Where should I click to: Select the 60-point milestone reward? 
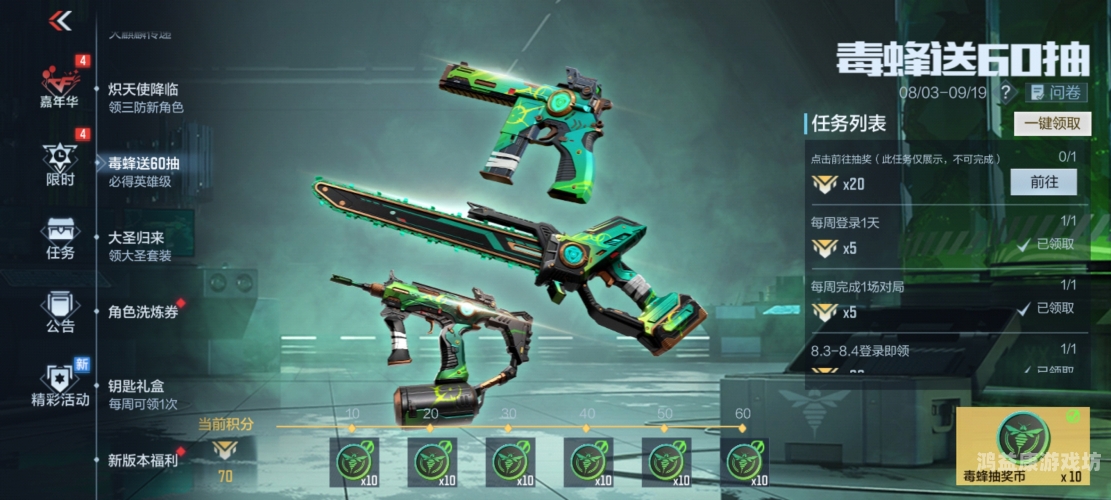pyautogui.click(x=744, y=461)
